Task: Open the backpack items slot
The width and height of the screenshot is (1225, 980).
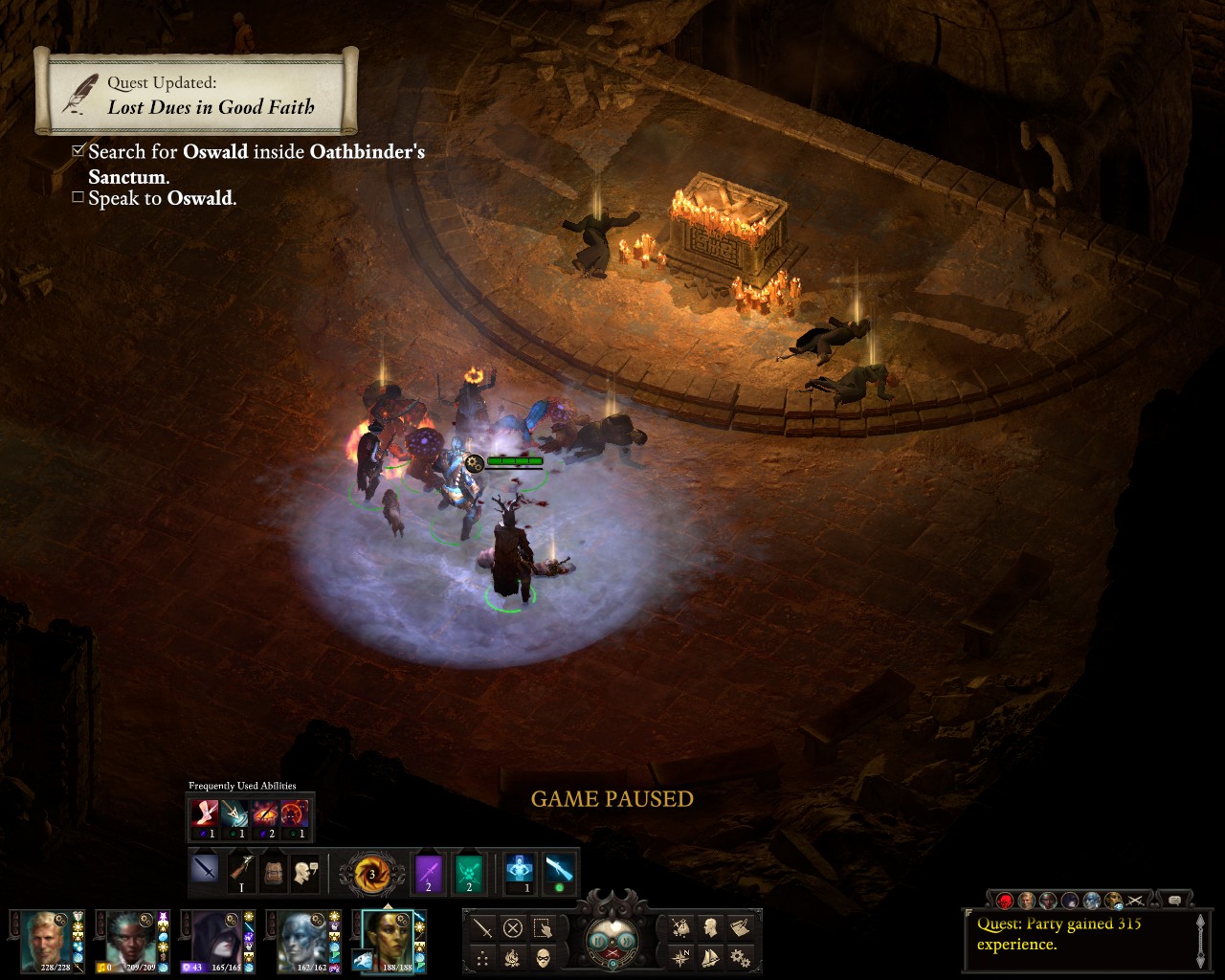Action: click(x=272, y=871)
